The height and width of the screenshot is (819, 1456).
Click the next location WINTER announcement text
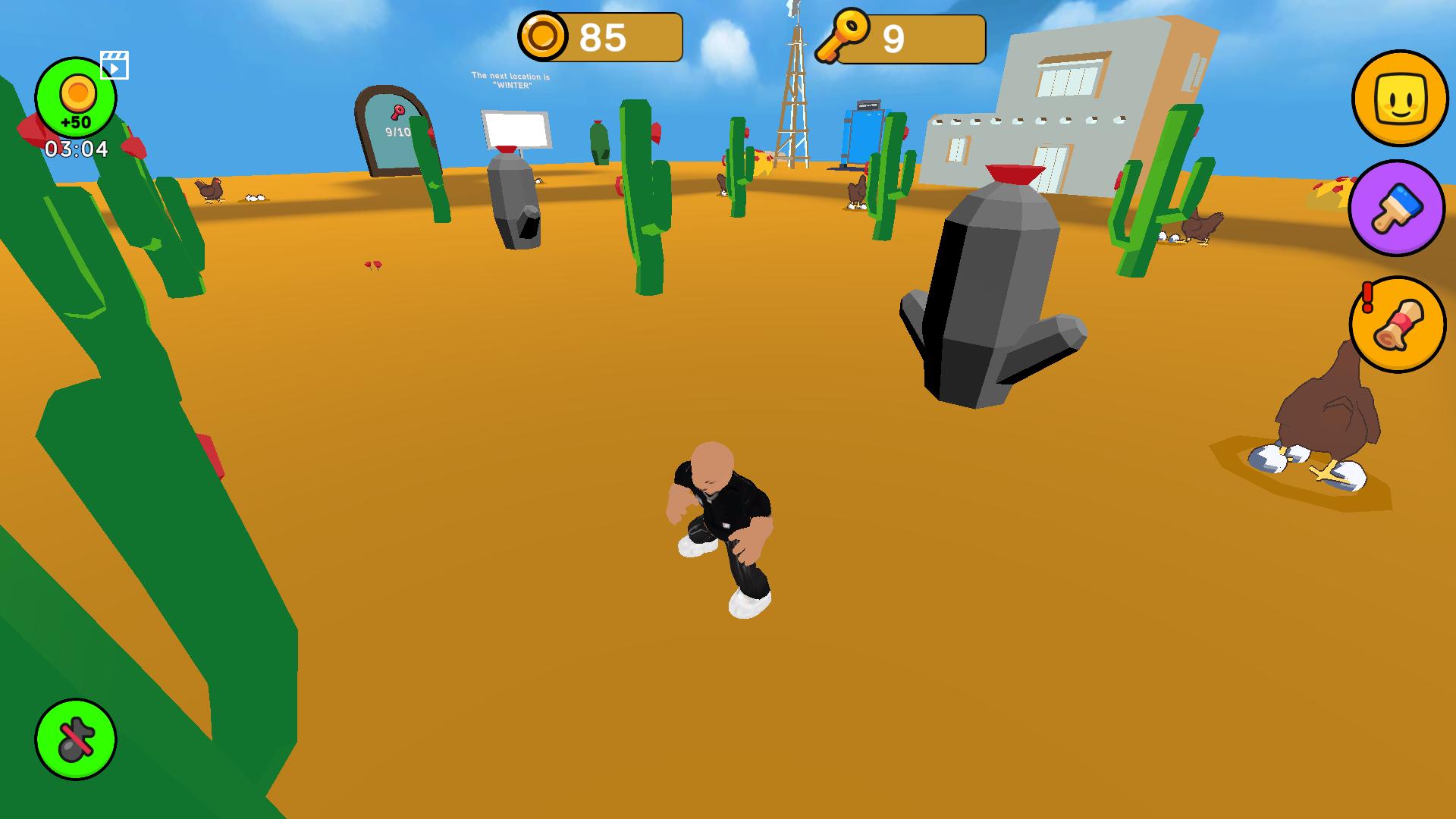click(x=511, y=80)
